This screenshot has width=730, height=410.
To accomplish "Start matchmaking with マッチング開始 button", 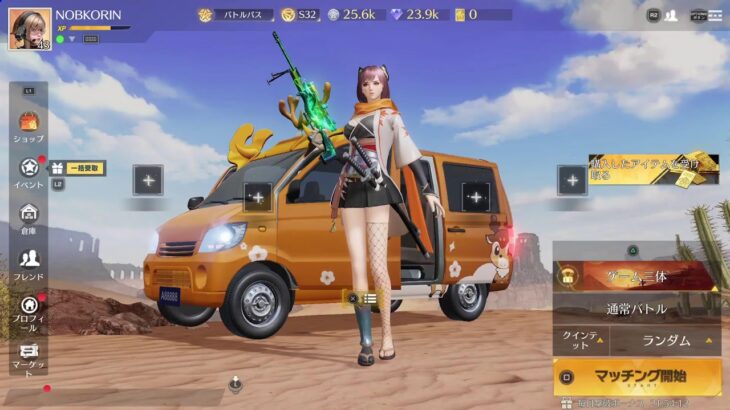I will click(x=637, y=377).
